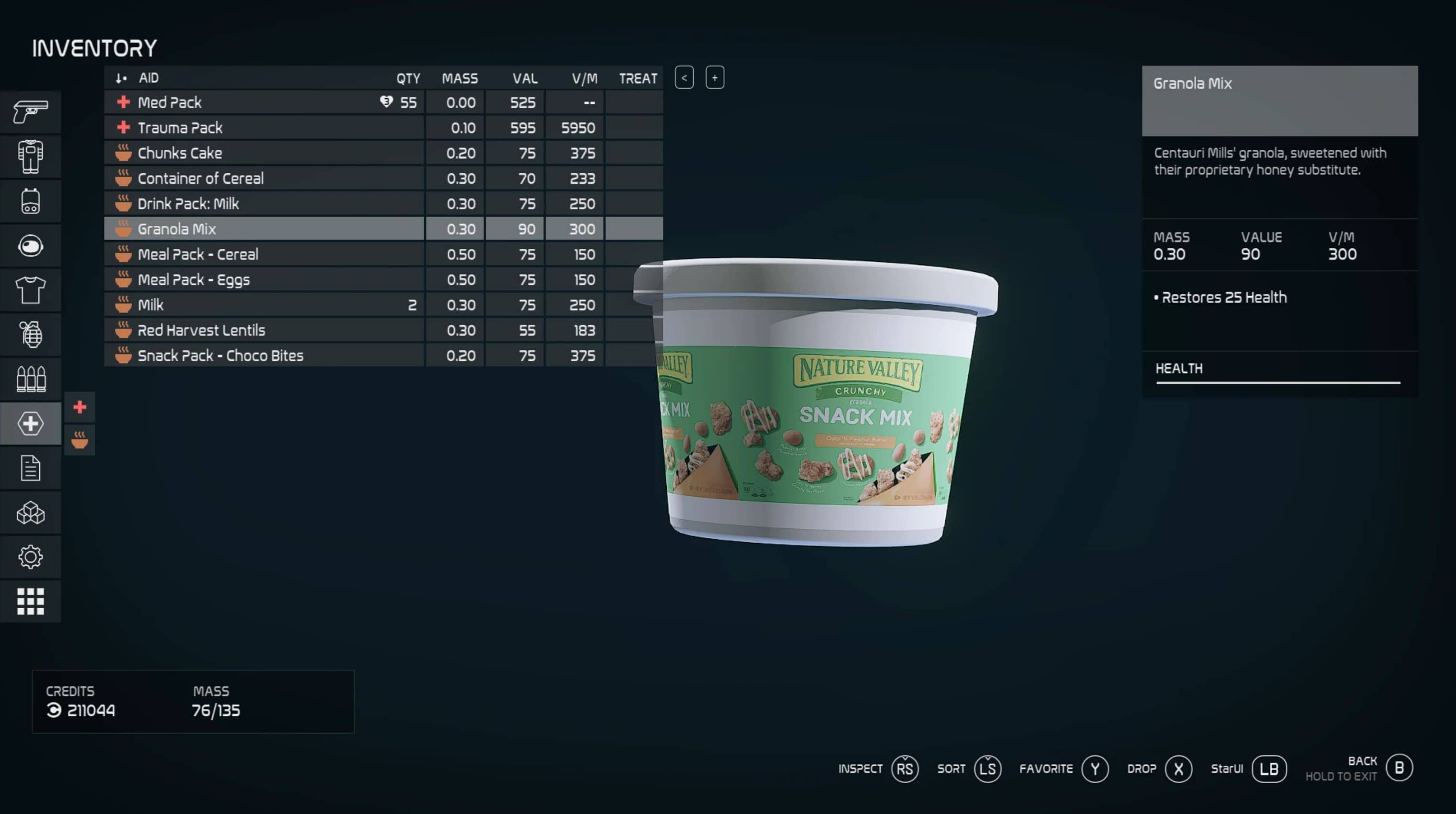The width and height of the screenshot is (1456, 814).
Task: Open the notes document category
Action: (31, 468)
